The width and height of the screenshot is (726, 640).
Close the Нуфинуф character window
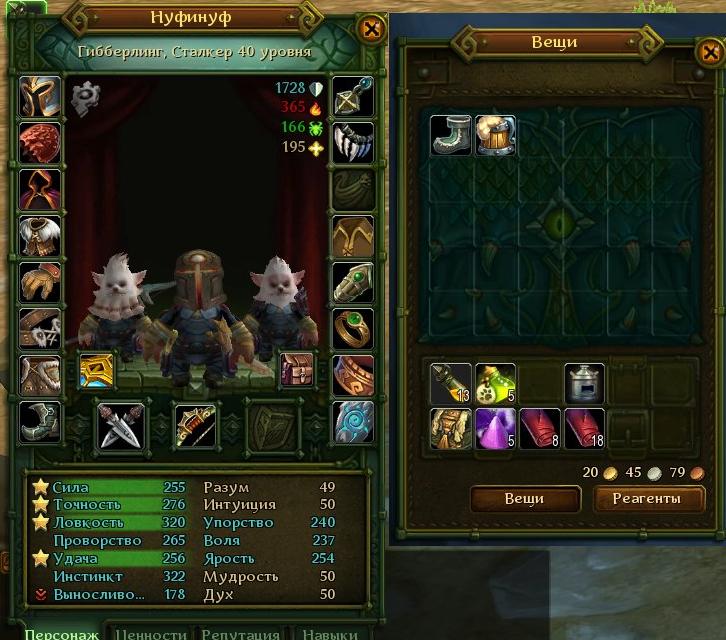[371, 29]
